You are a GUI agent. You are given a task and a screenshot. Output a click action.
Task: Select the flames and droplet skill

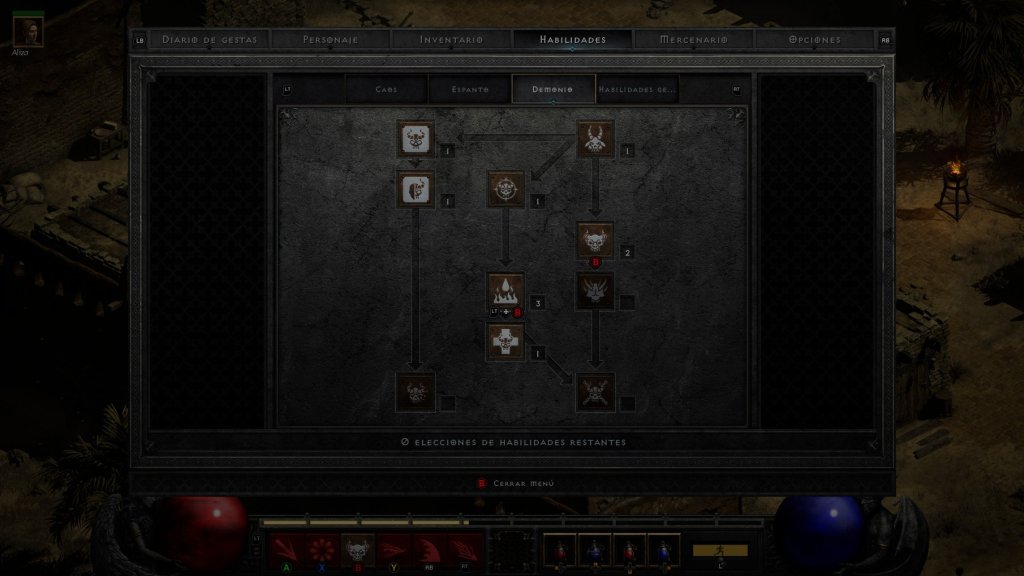(x=506, y=291)
